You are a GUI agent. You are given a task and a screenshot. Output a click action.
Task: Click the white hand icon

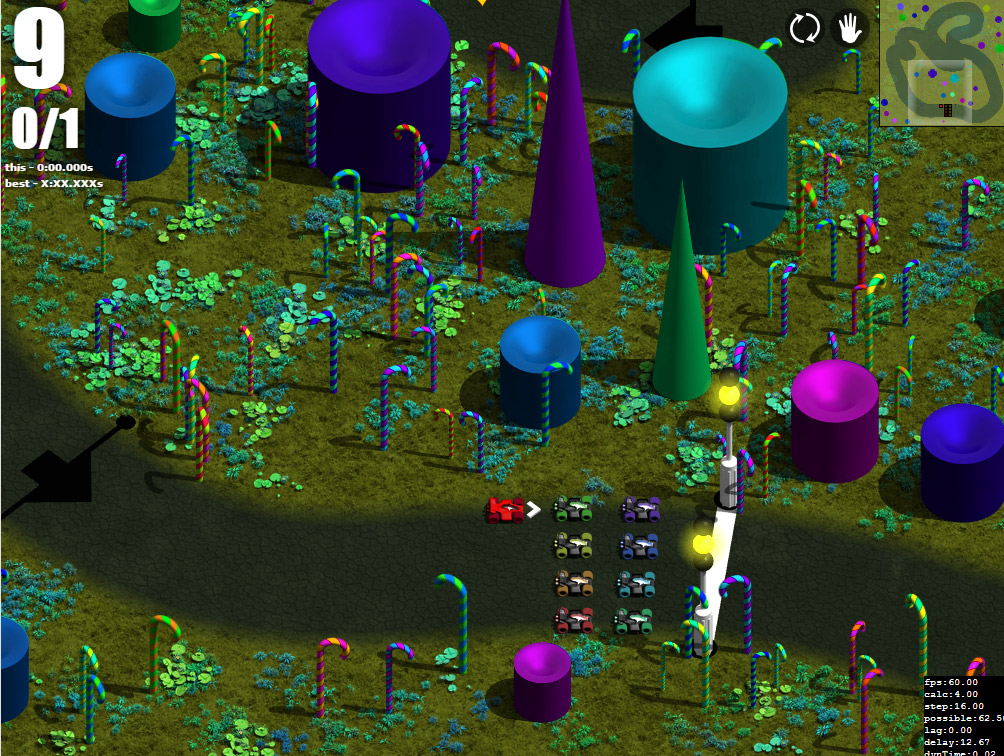pyautogui.click(x=849, y=28)
